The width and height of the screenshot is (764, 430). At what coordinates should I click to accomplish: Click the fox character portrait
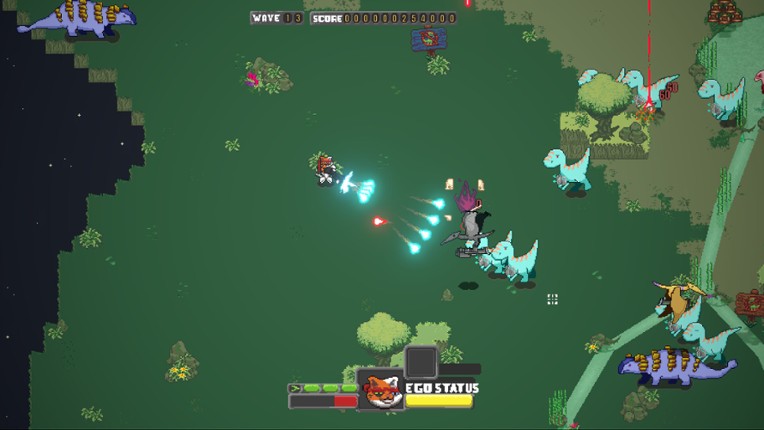click(380, 390)
